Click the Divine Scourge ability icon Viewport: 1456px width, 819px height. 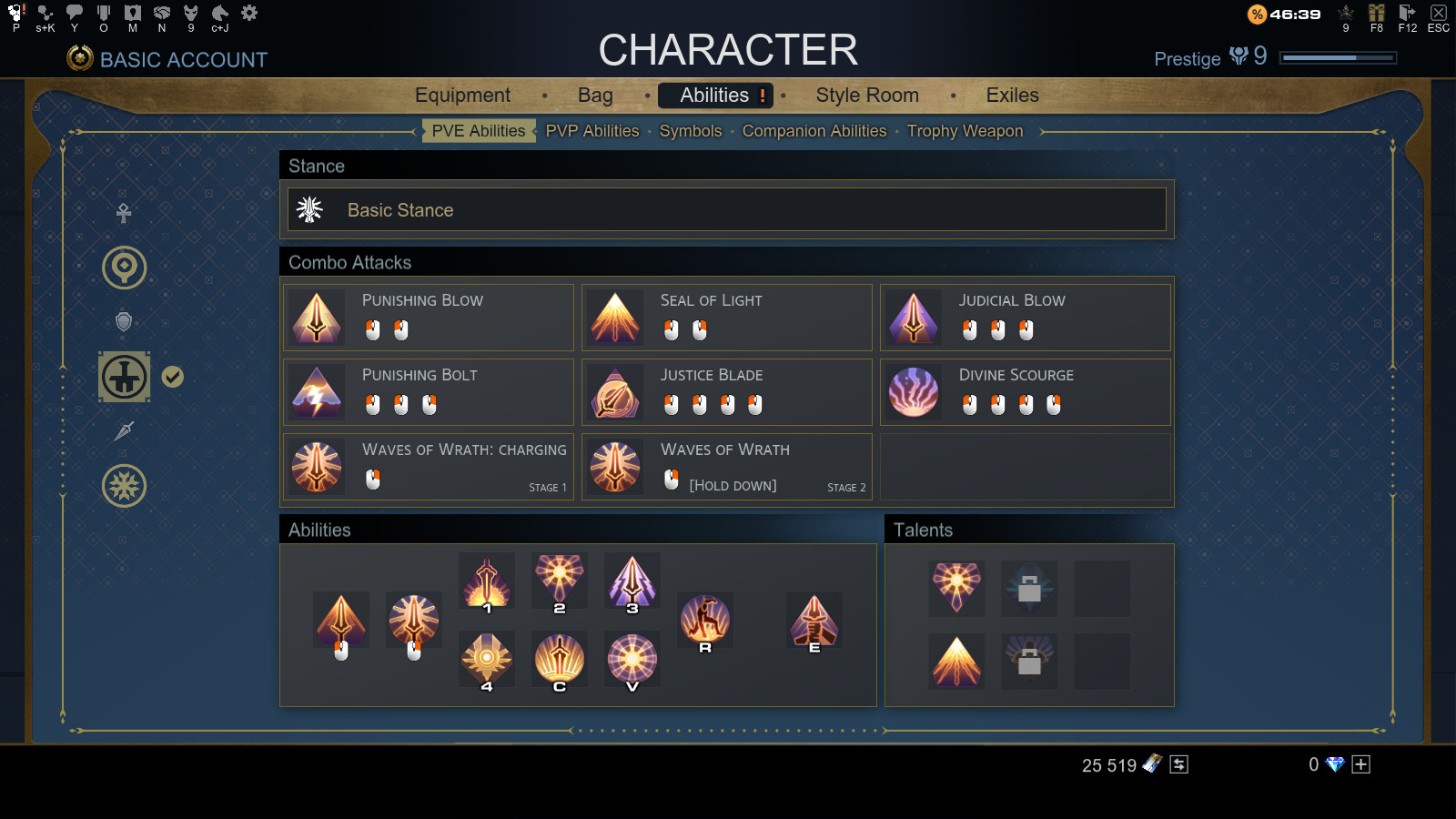pos(914,391)
